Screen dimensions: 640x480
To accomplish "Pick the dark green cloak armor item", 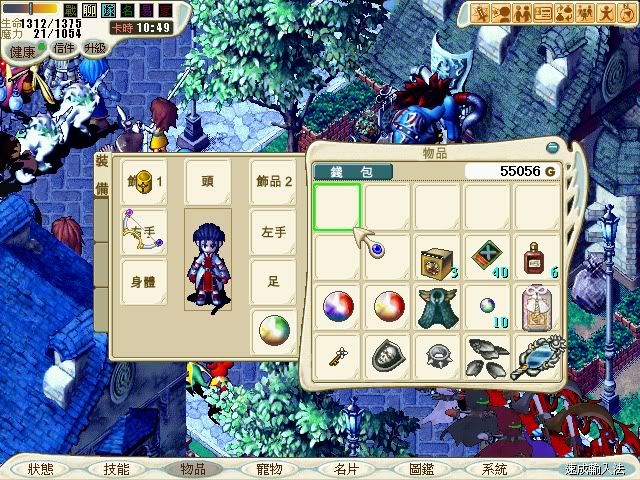I will [438, 305].
